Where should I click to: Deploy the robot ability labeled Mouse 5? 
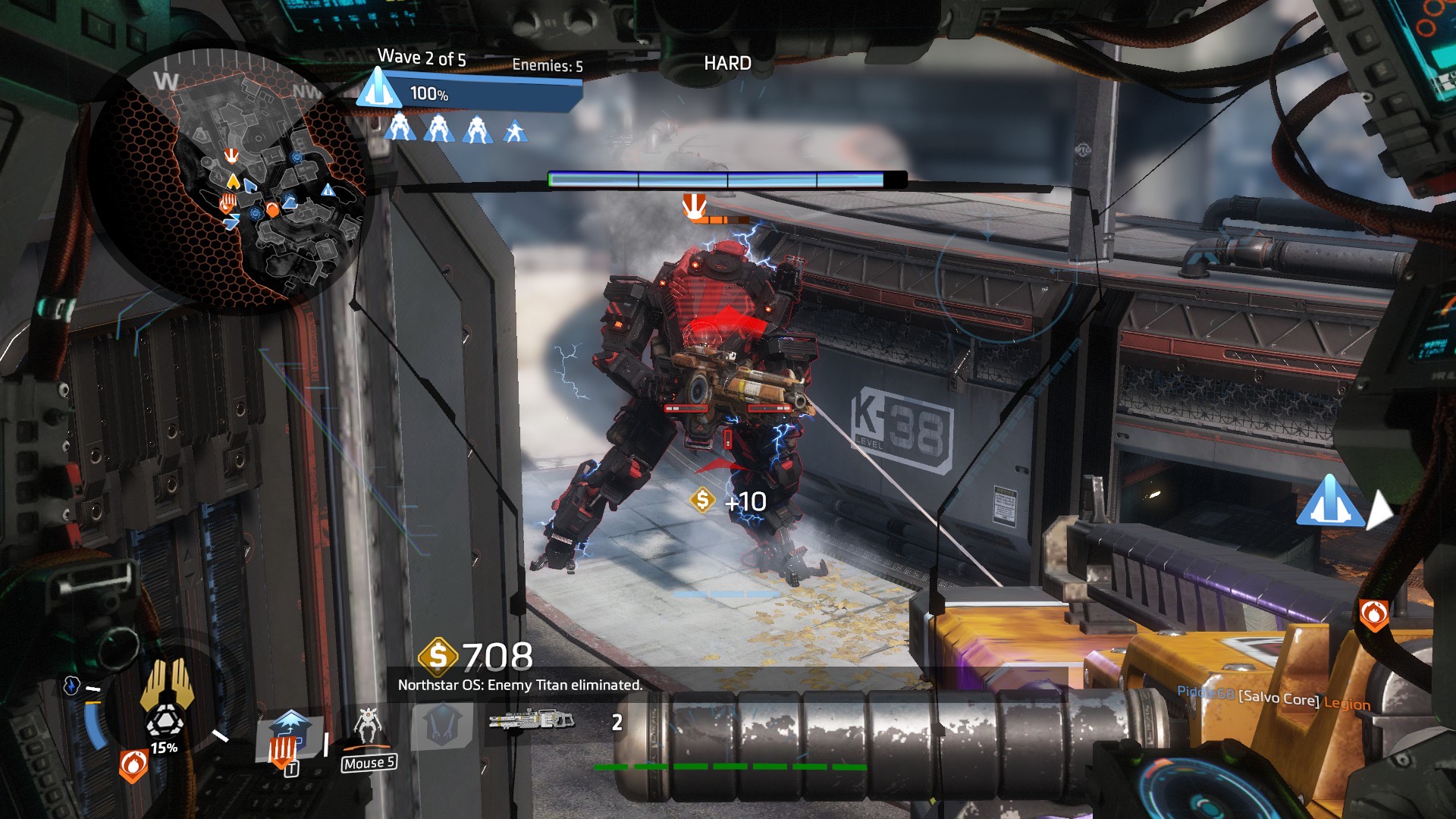tap(369, 726)
